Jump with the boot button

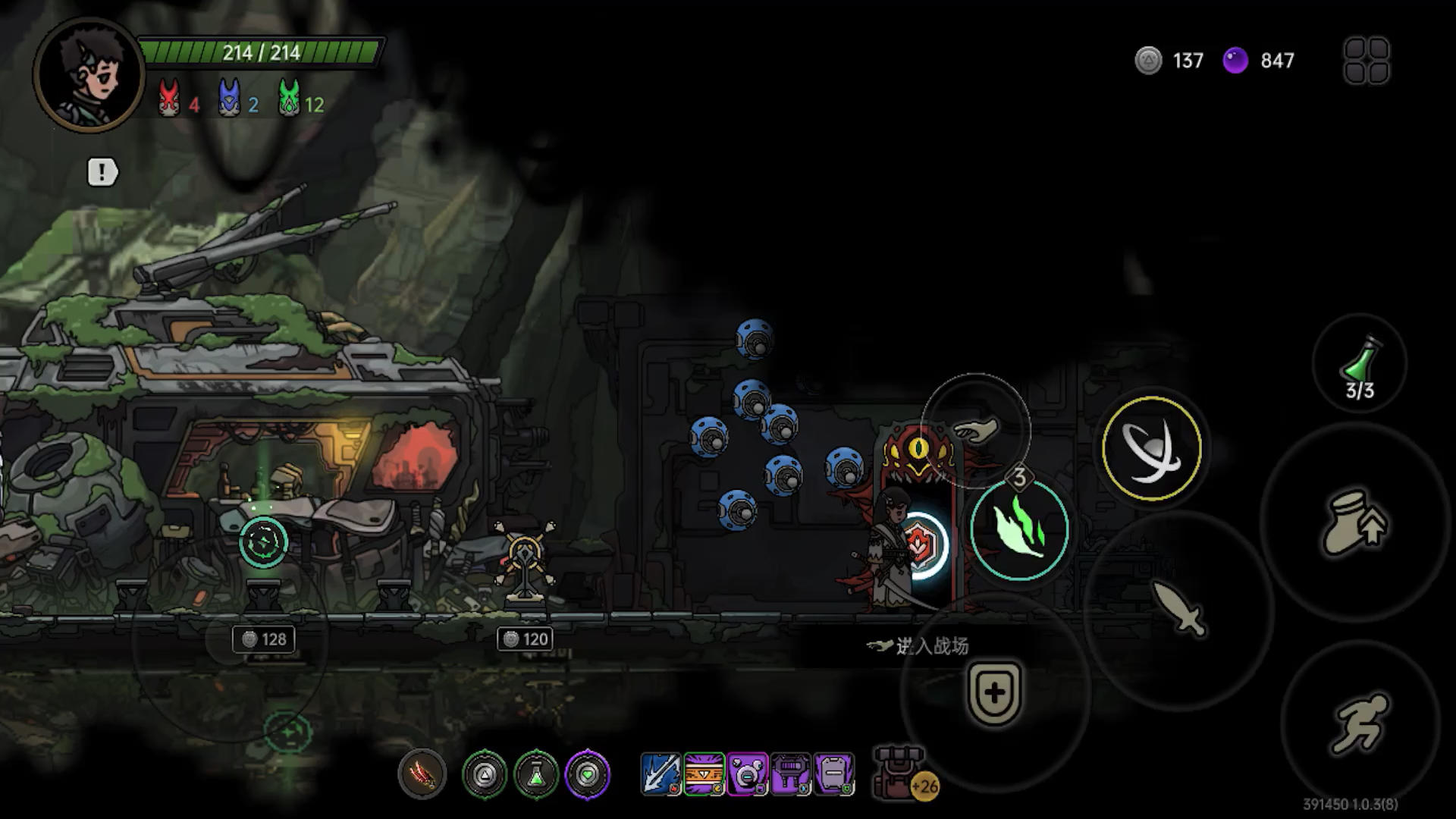[1354, 523]
